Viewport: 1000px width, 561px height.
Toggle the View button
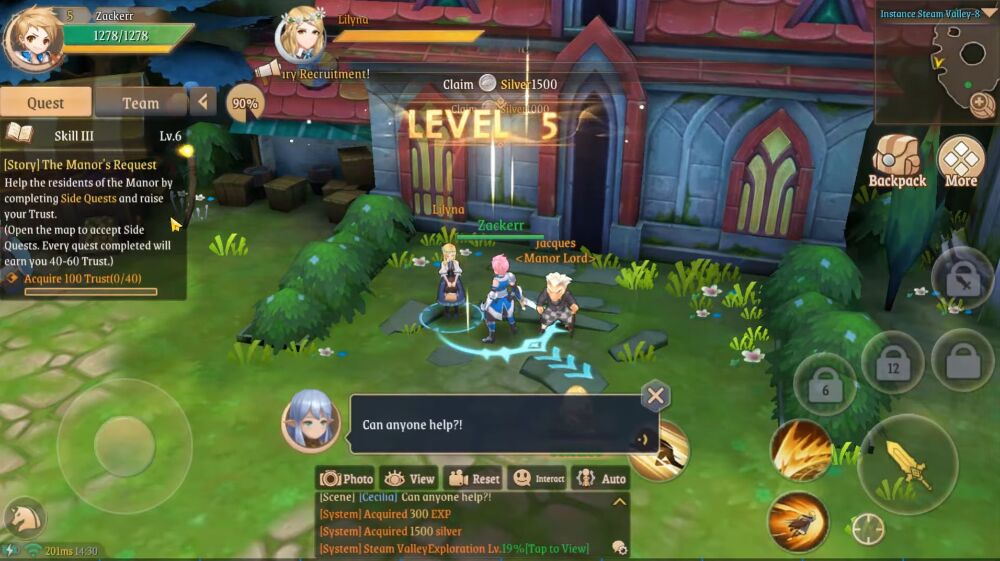[x=409, y=478]
